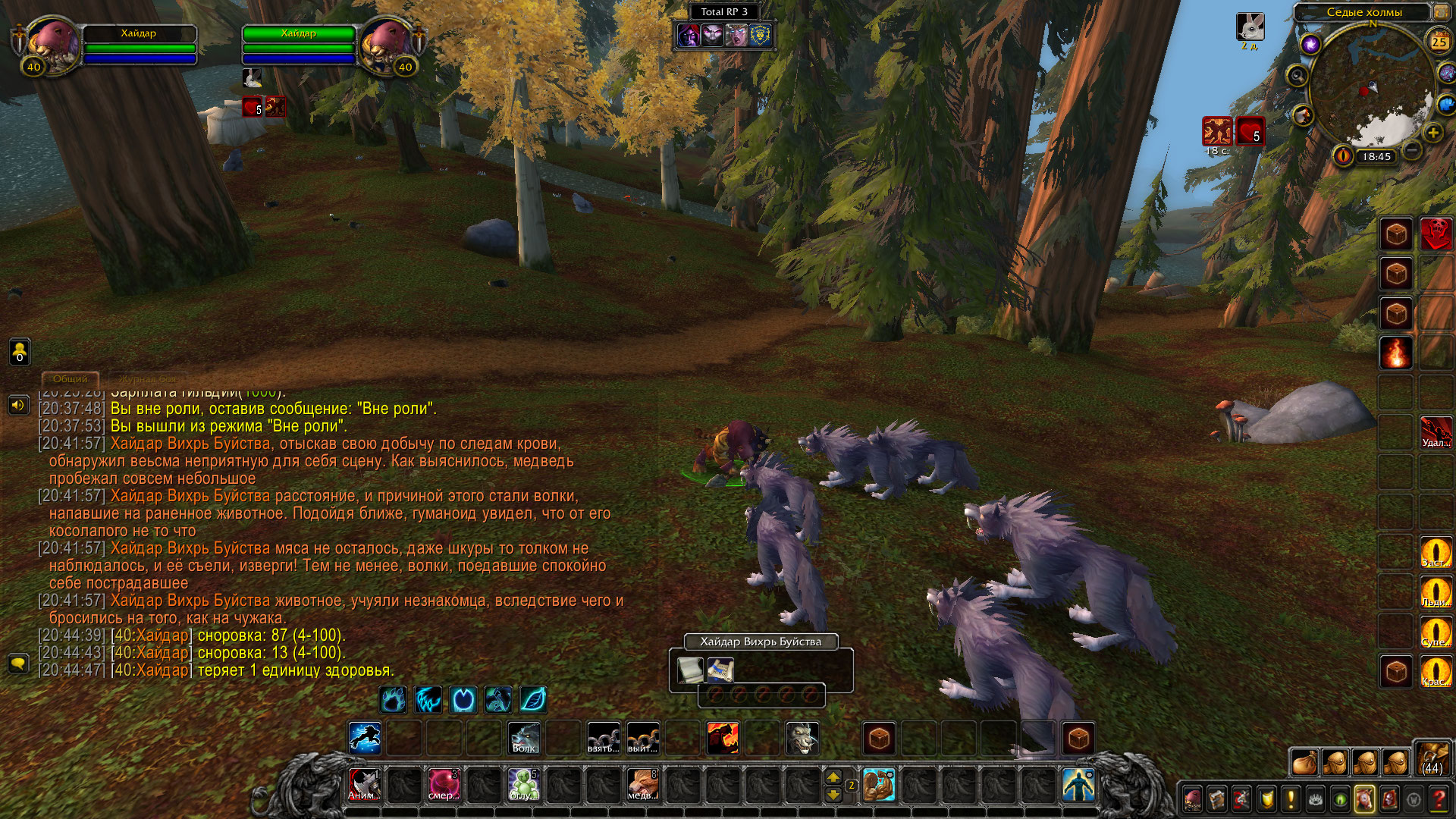The width and height of the screenshot is (1456, 819).
Task: Click the minimap zoom-in plus button
Action: [1432, 133]
